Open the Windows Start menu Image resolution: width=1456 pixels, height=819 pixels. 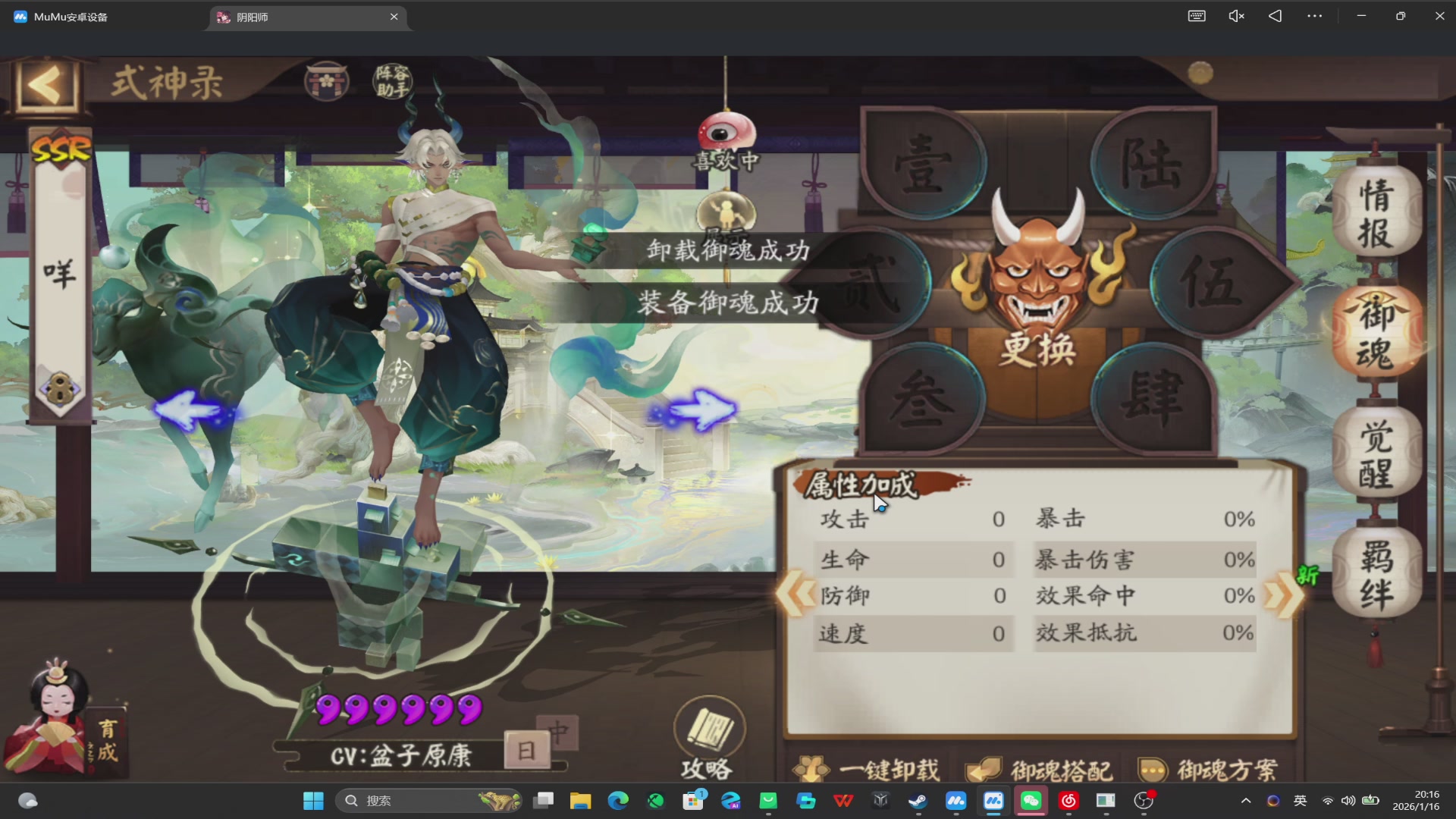click(313, 801)
